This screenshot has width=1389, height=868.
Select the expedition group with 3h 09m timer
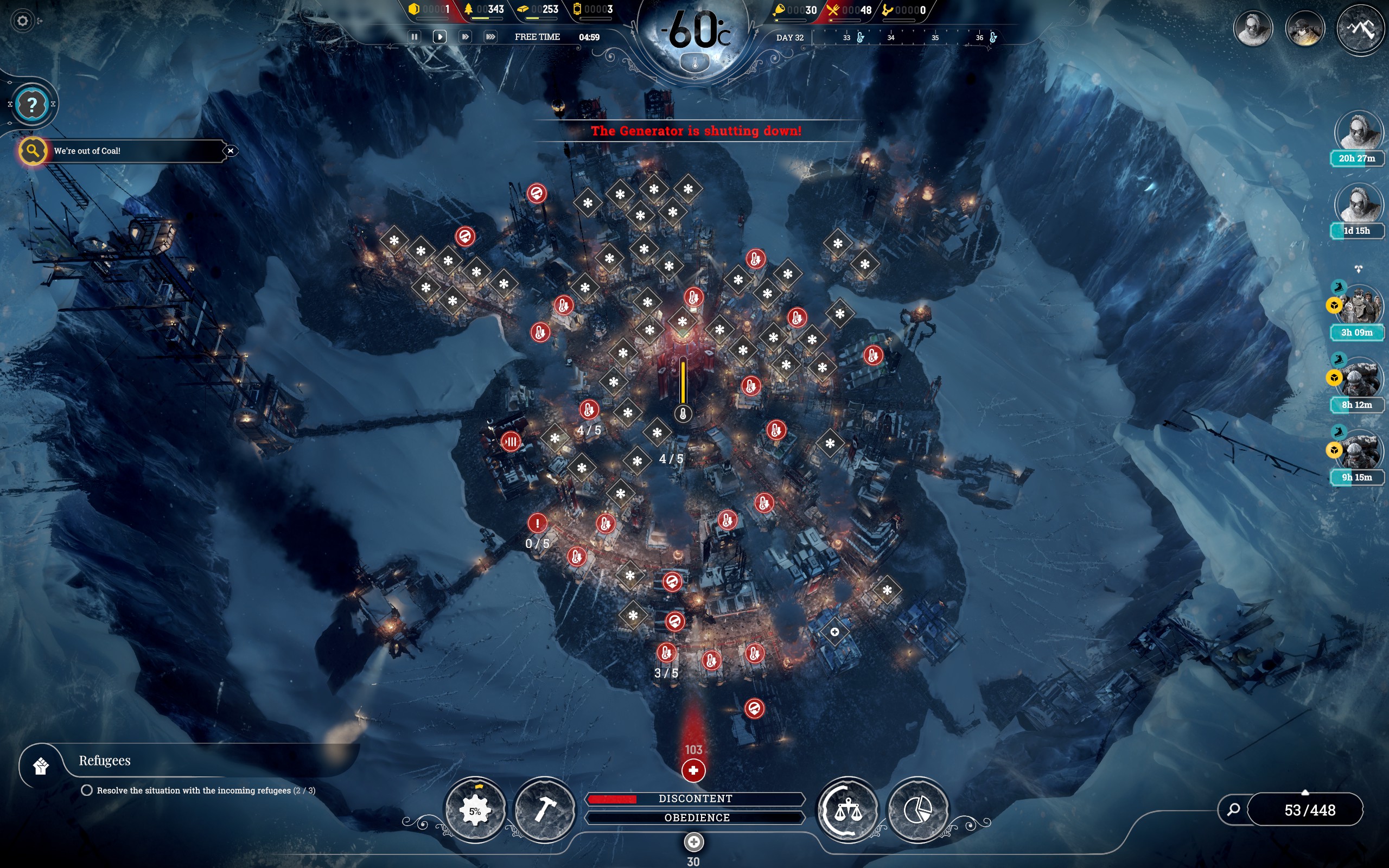pyautogui.click(x=1359, y=307)
